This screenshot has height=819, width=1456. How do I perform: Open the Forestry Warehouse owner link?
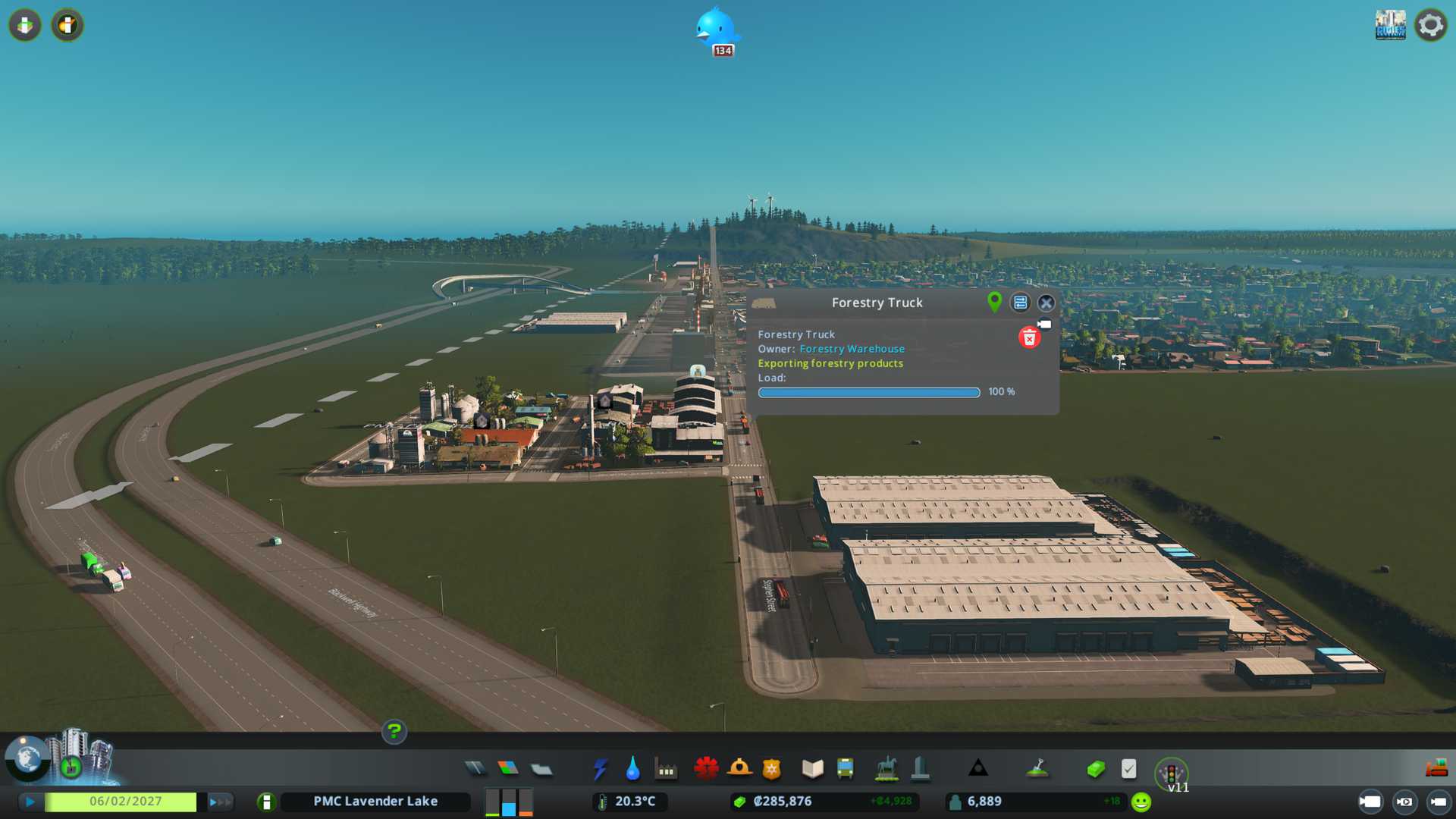(852, 349)
